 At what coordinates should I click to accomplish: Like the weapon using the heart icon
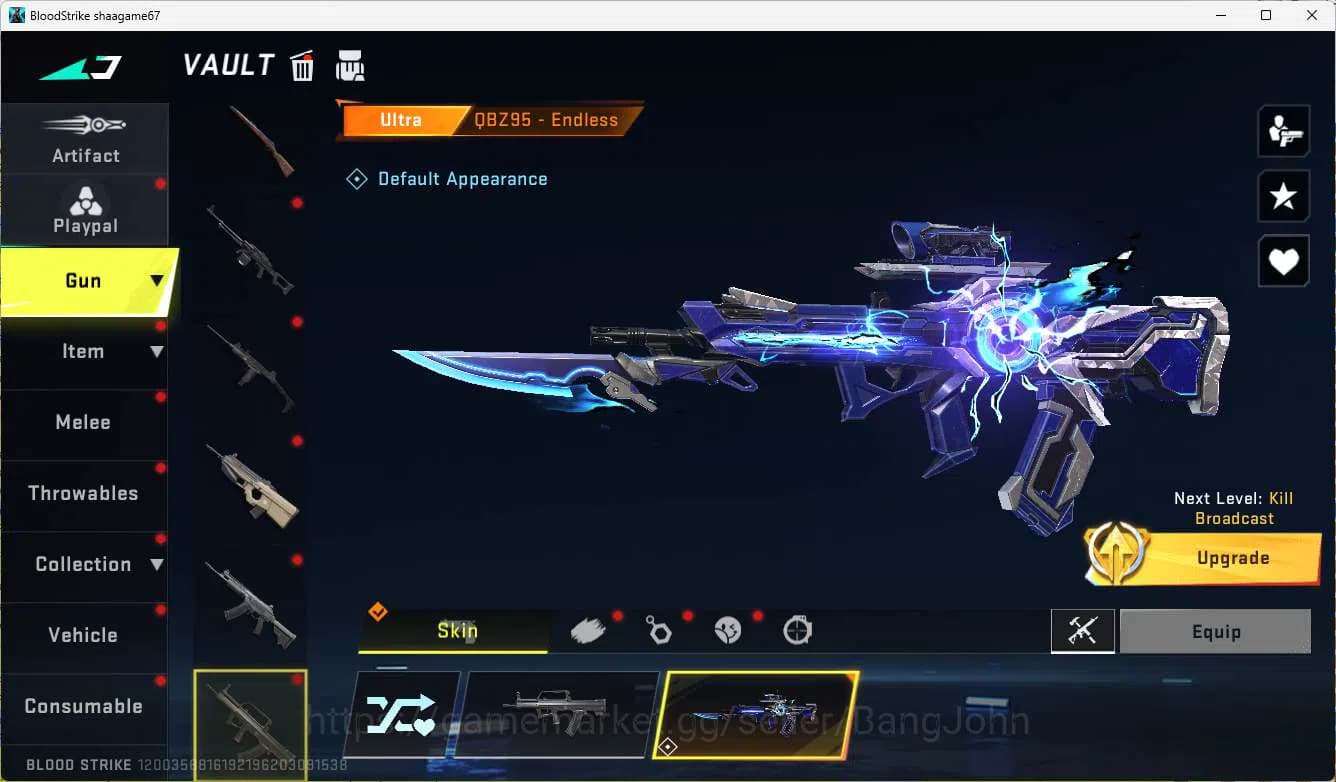1283,261
